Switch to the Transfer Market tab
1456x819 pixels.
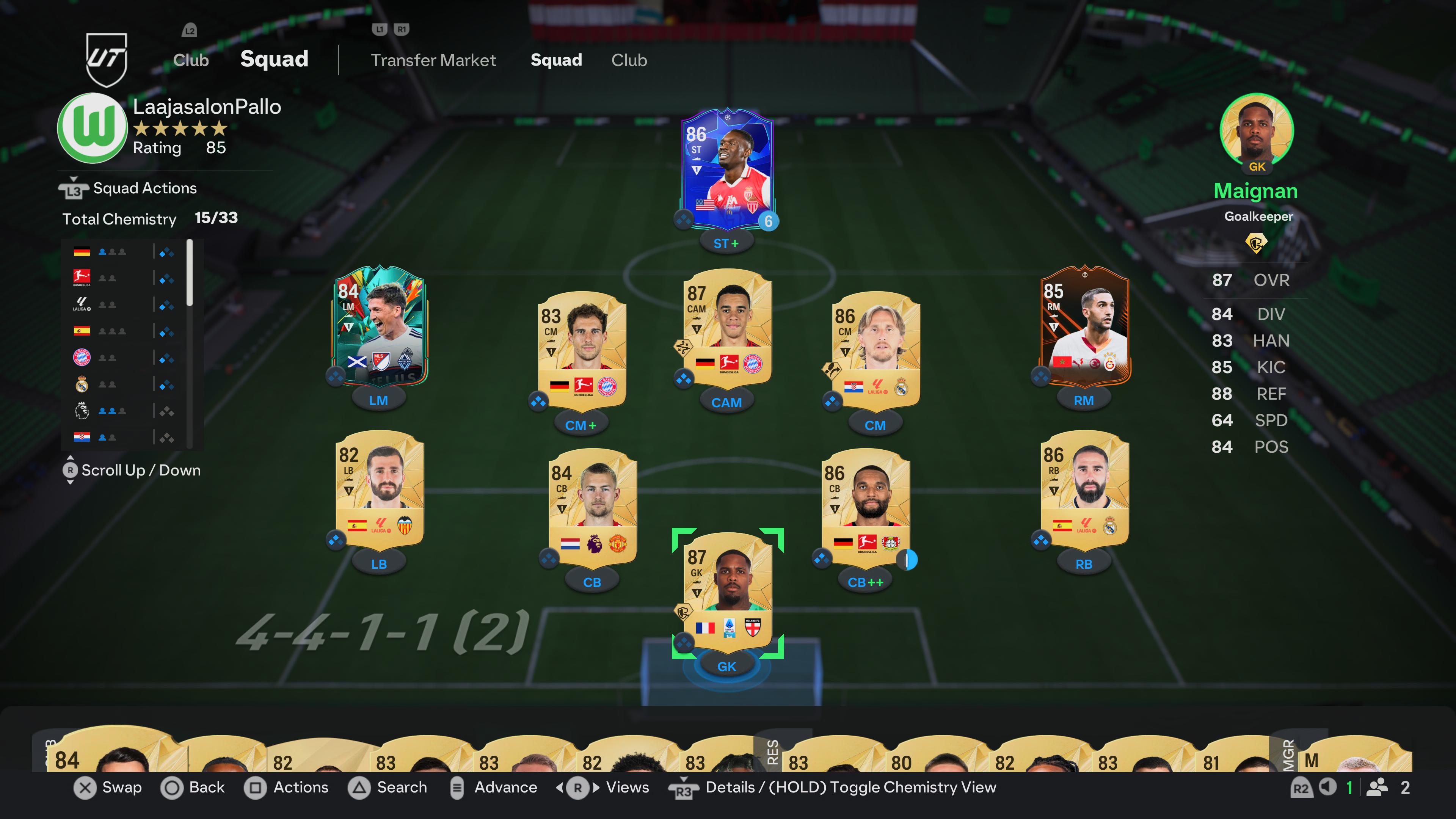coord(433,60)
